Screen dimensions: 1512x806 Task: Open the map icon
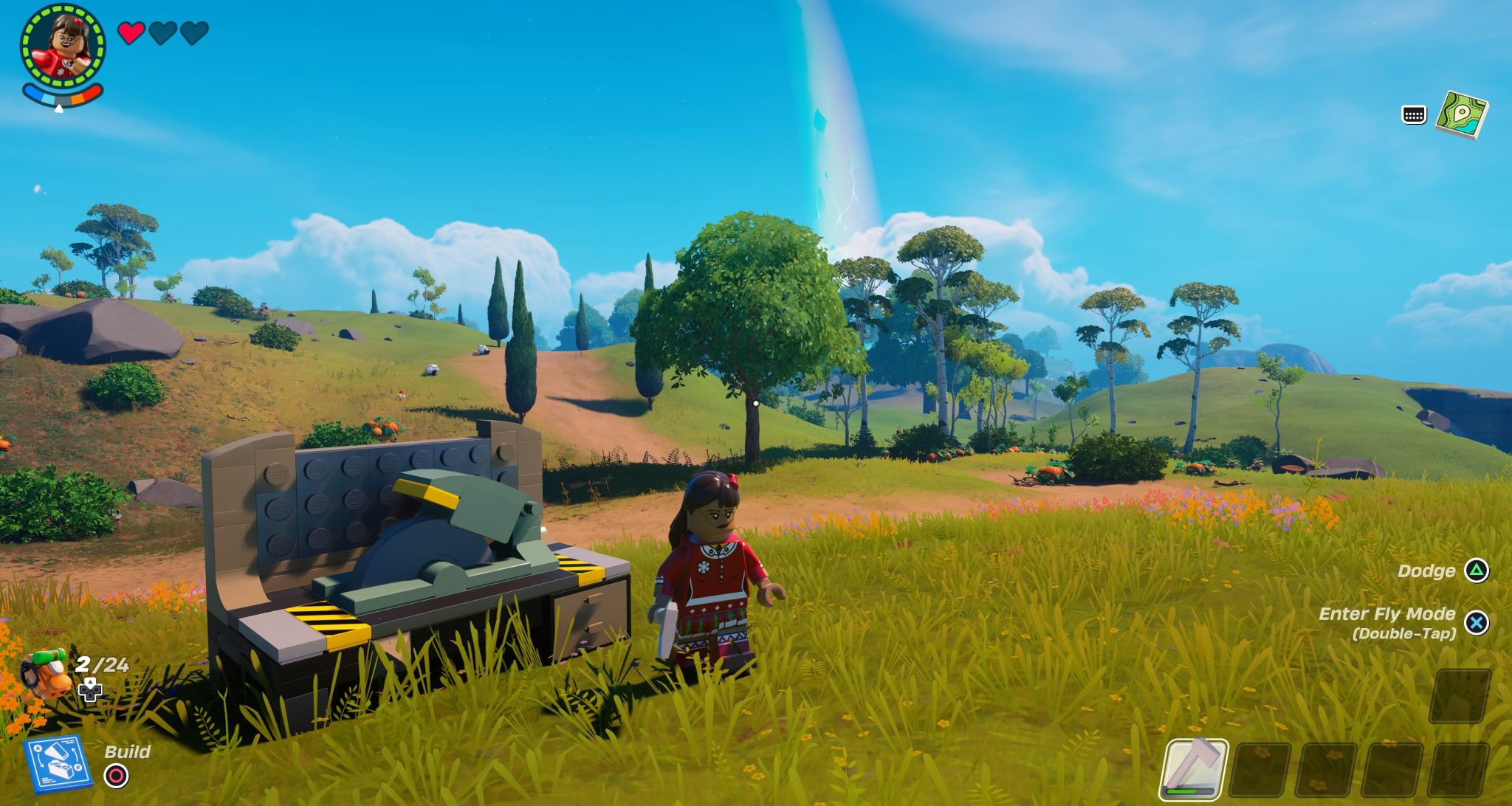coord(1461,115)
